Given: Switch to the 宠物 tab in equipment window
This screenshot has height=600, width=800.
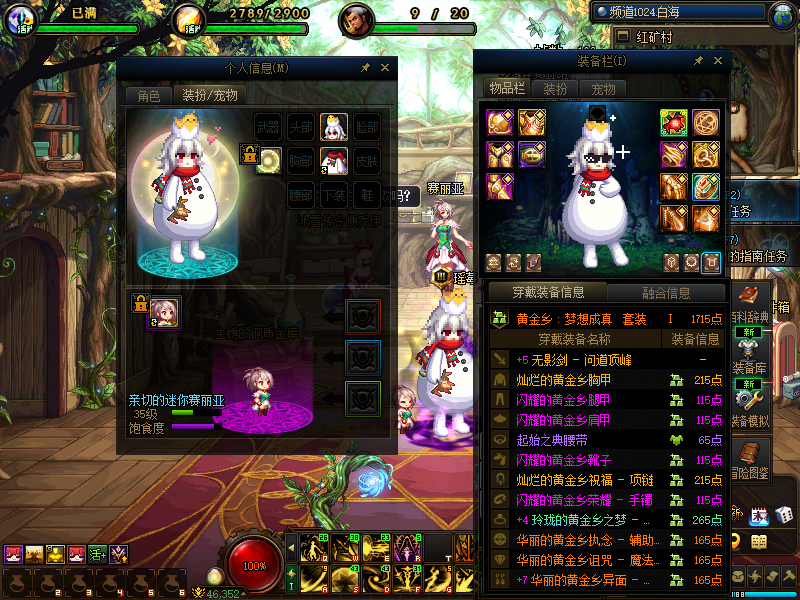Looking at the screenshot, I should [603, 89].
